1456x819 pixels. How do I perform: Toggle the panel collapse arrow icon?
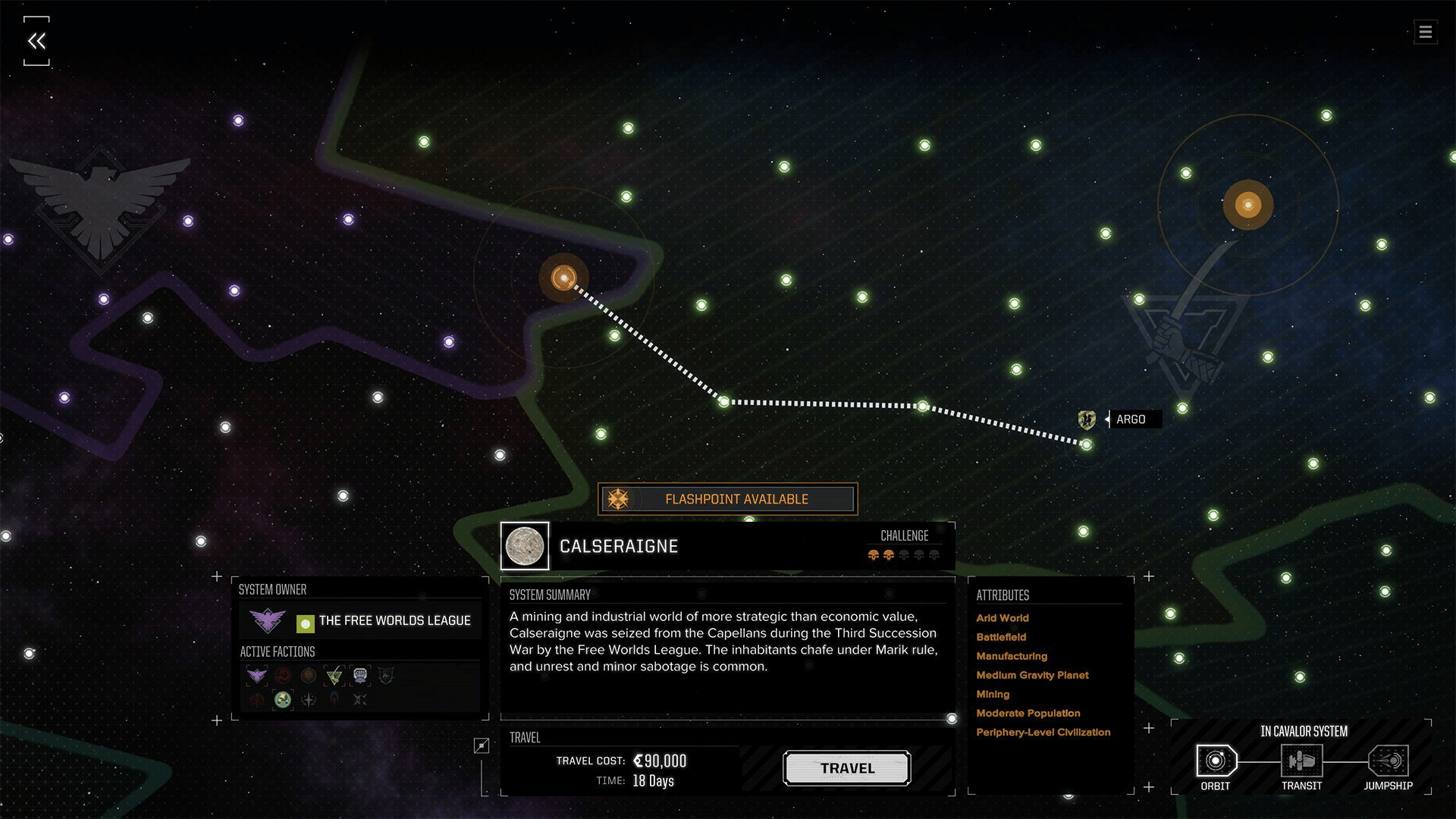click(x=482, y=746)
